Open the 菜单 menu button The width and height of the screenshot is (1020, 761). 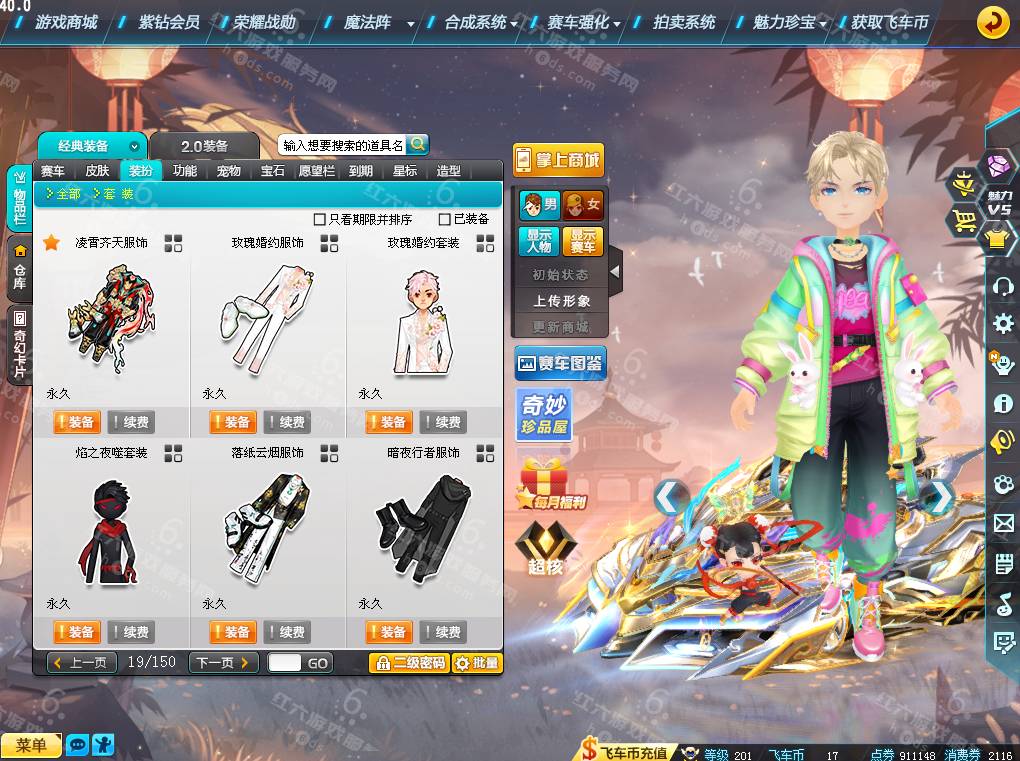(x=31, y=745)
